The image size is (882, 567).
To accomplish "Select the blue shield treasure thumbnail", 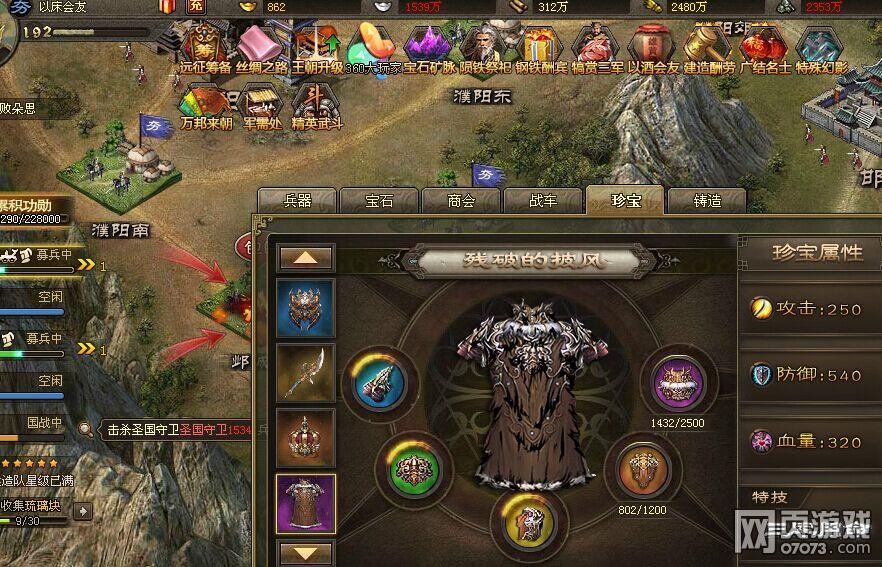I will (x=306, y=308).
